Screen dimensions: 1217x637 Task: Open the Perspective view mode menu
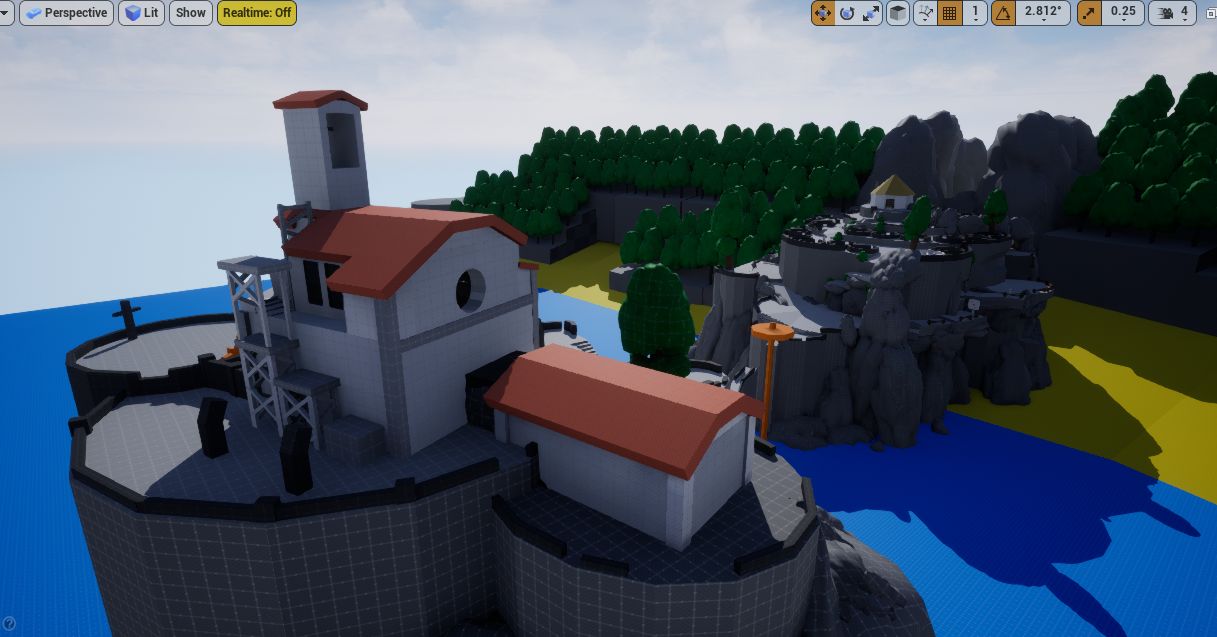tap(66, 13)
